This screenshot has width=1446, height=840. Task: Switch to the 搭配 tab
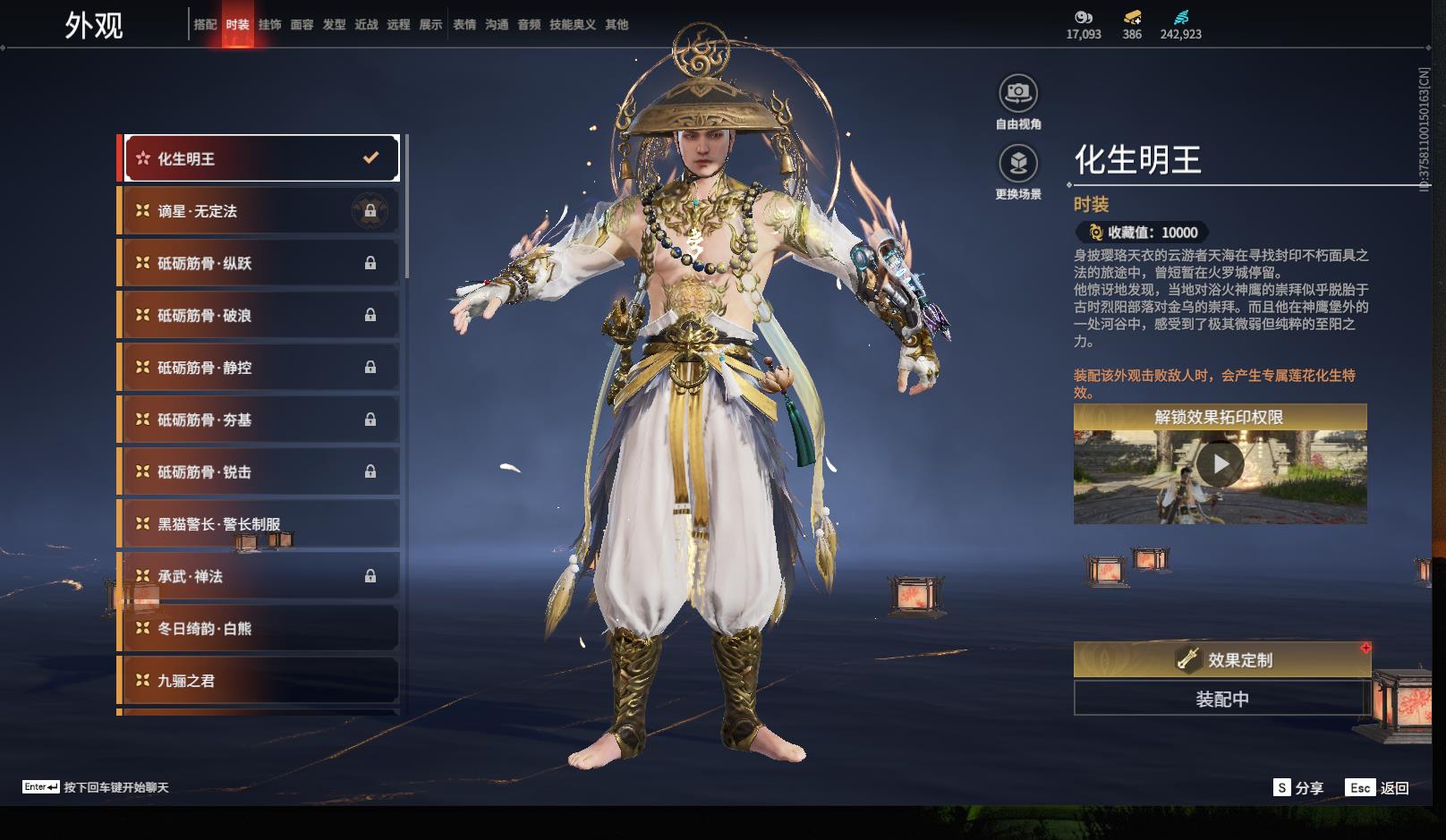(205, 25)
